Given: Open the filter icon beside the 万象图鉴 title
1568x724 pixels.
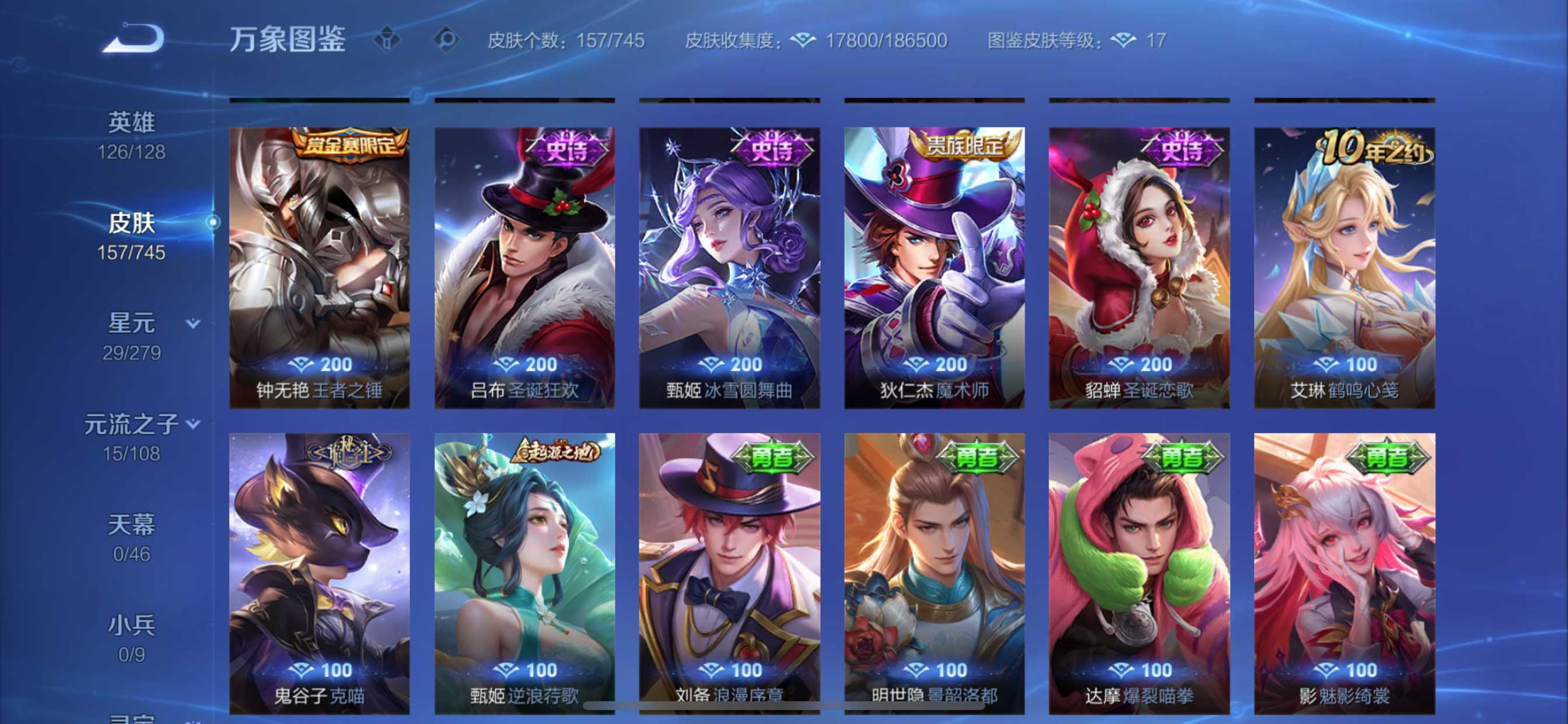Looking at the screenshot, I should pos(387,40).
